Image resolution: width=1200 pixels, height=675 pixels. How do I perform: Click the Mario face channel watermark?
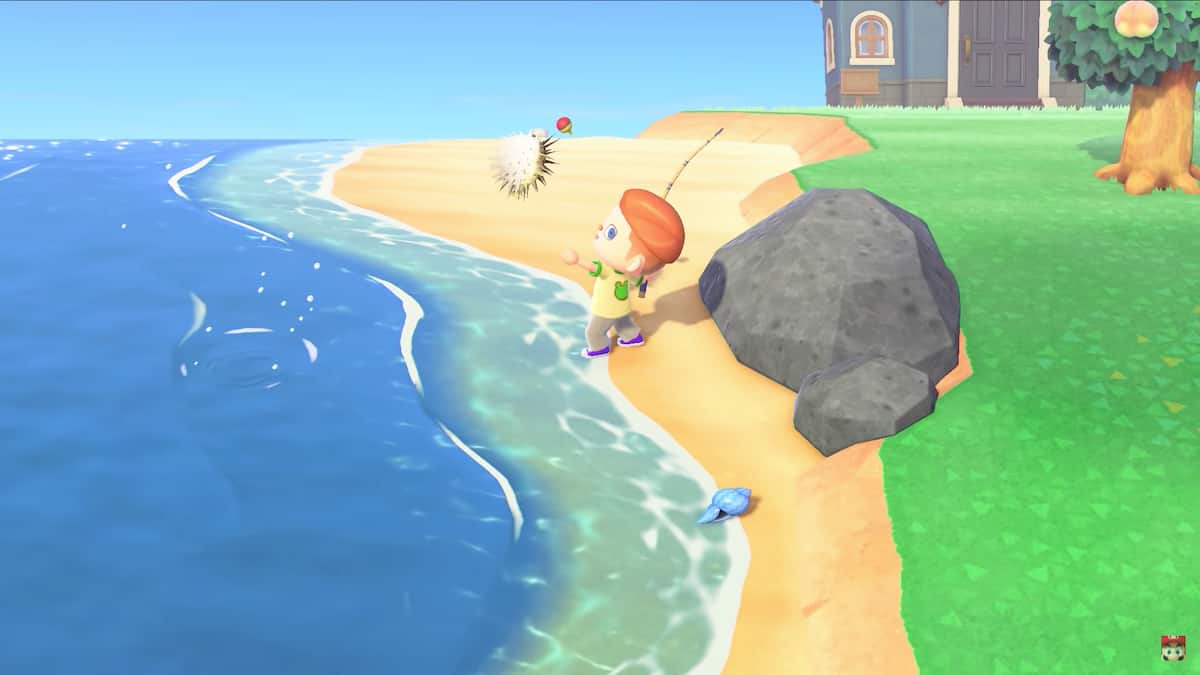point(1171,646)
